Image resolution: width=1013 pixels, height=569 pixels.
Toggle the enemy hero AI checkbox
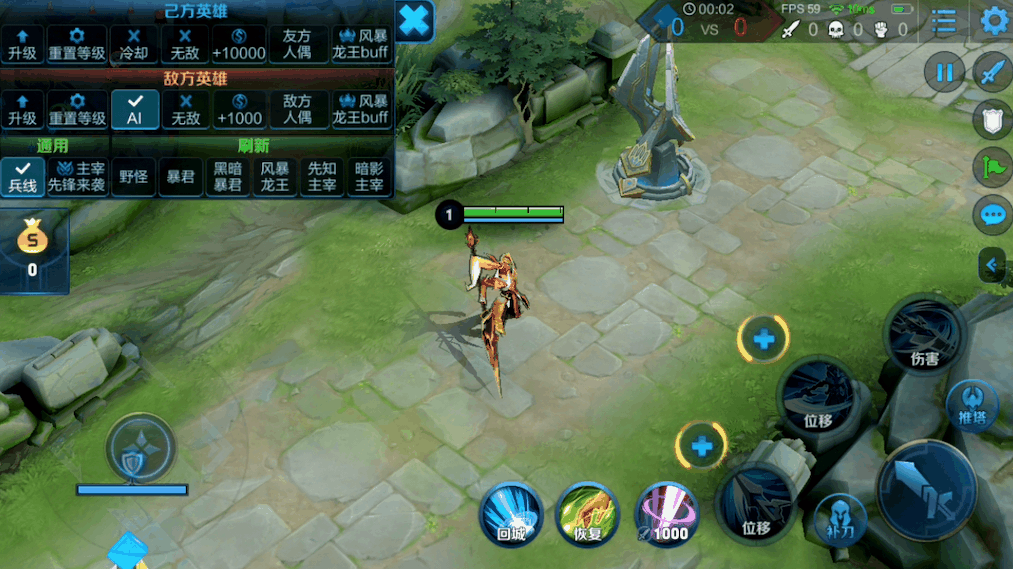pyautogui.click(x=135, y=107)
